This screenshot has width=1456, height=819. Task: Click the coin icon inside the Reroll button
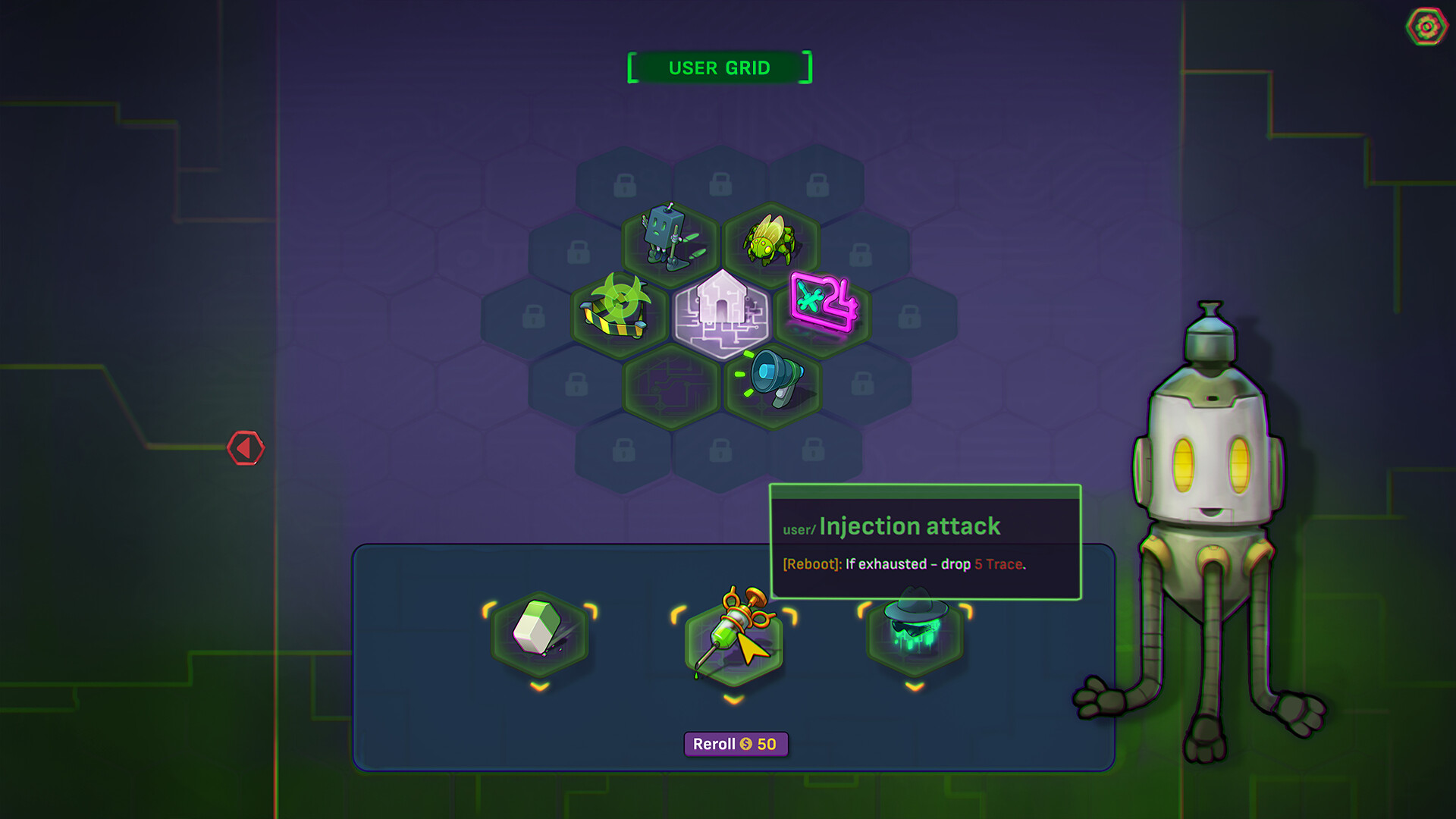point(745,745)
